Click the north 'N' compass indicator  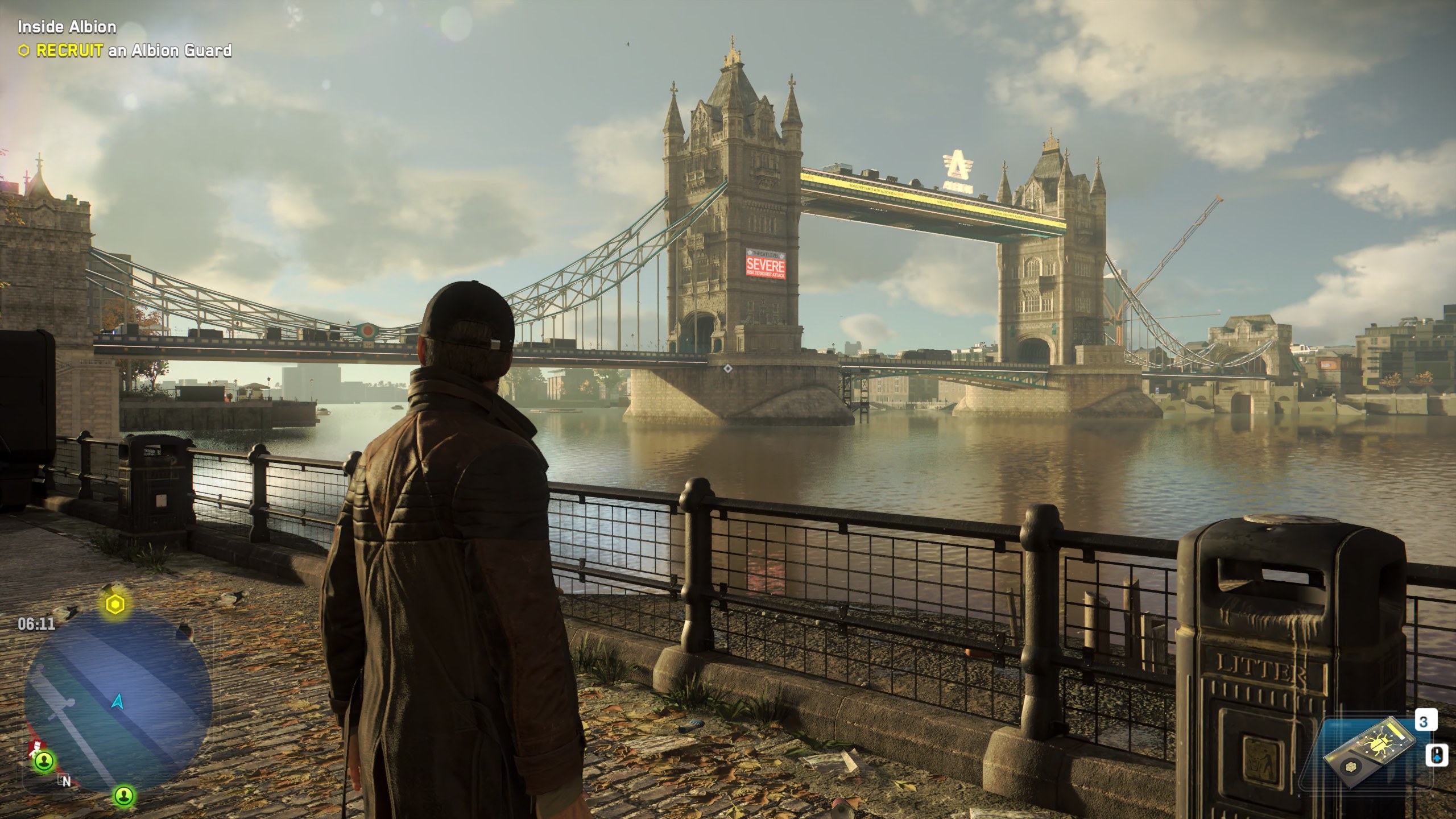click(66, 781)
